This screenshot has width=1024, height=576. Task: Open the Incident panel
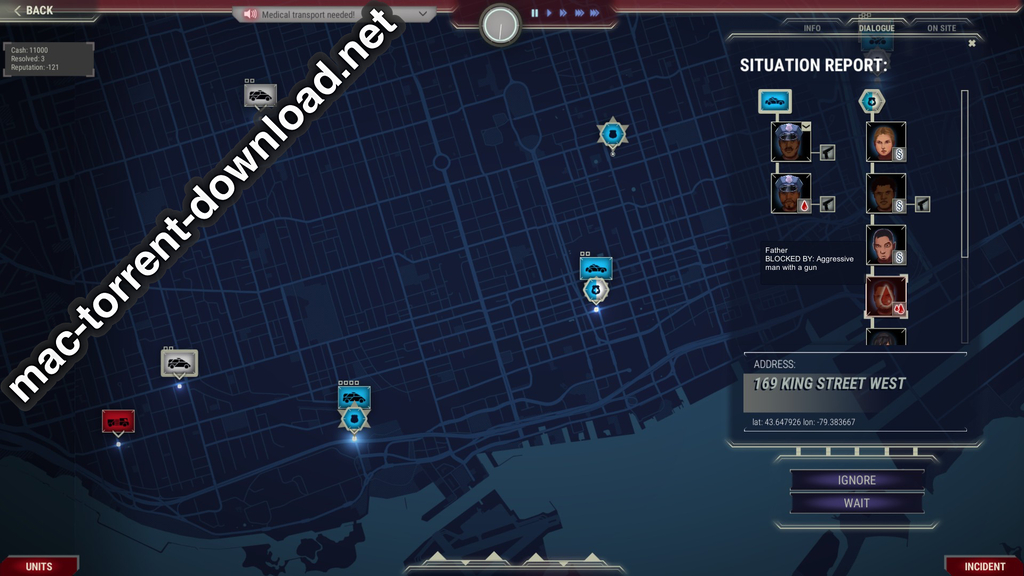coord(984,566)
